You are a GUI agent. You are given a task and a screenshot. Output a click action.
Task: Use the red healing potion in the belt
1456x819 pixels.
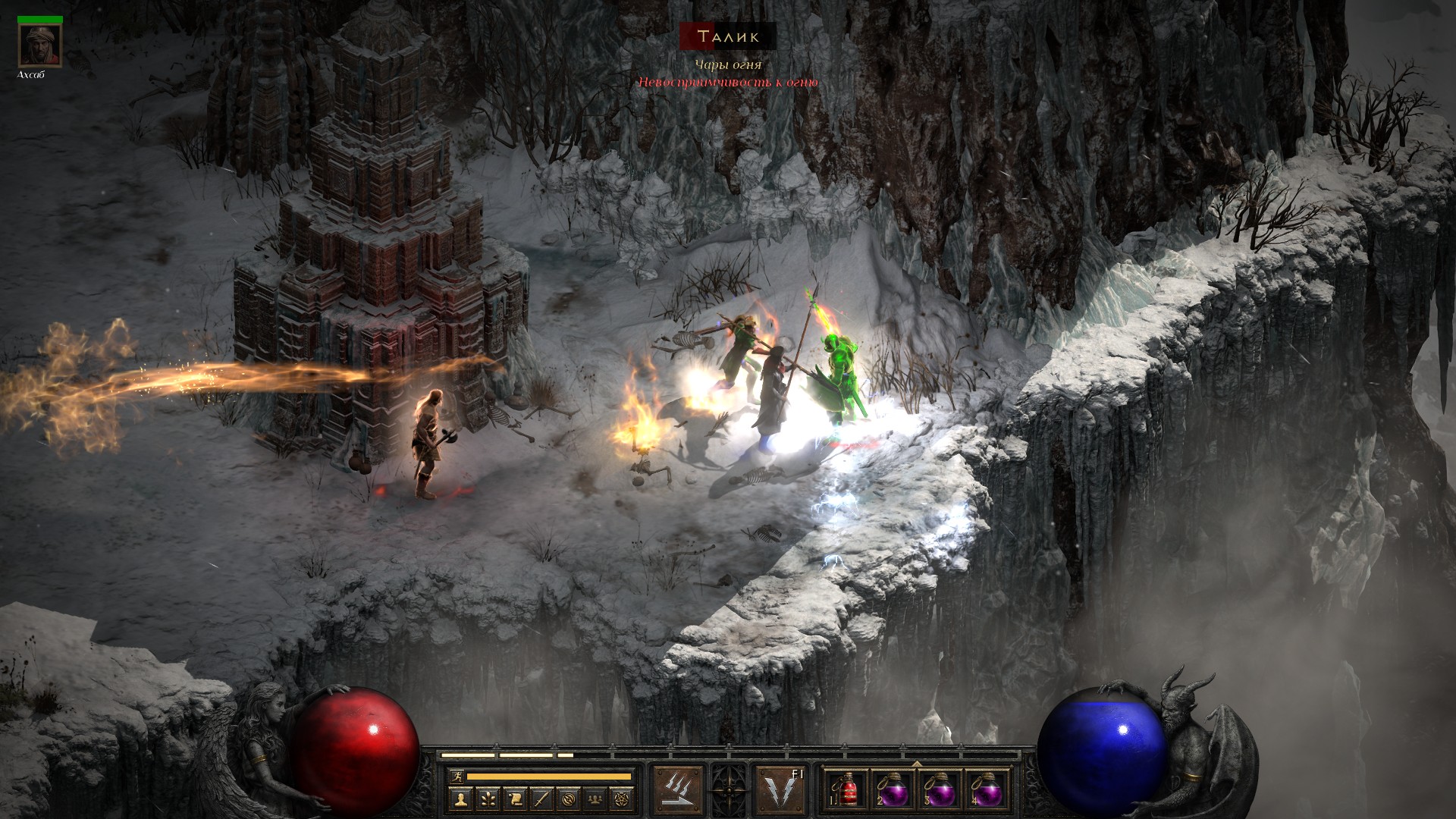[848, 792]
